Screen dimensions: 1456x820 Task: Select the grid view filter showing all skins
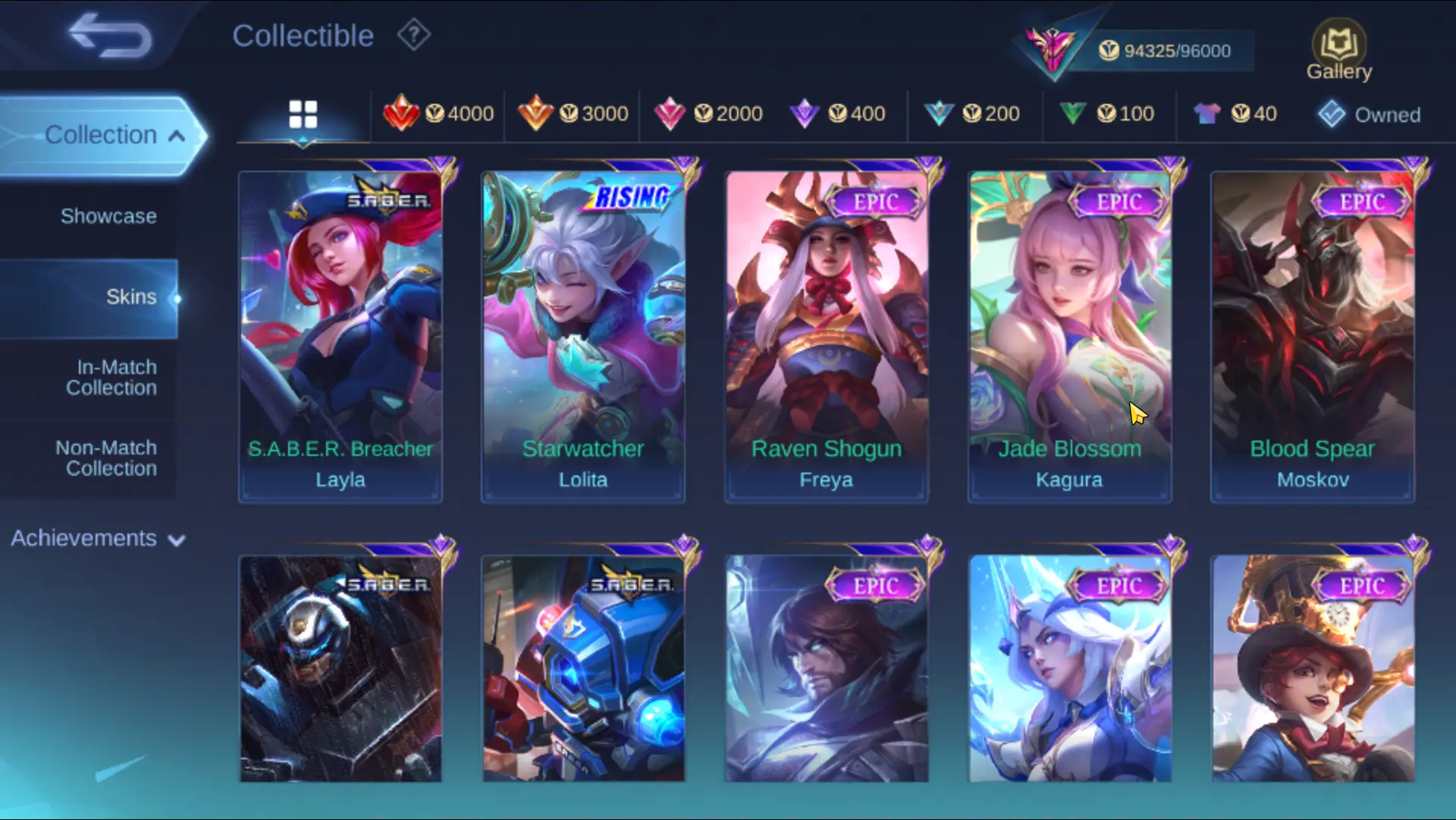coord(303,115)
